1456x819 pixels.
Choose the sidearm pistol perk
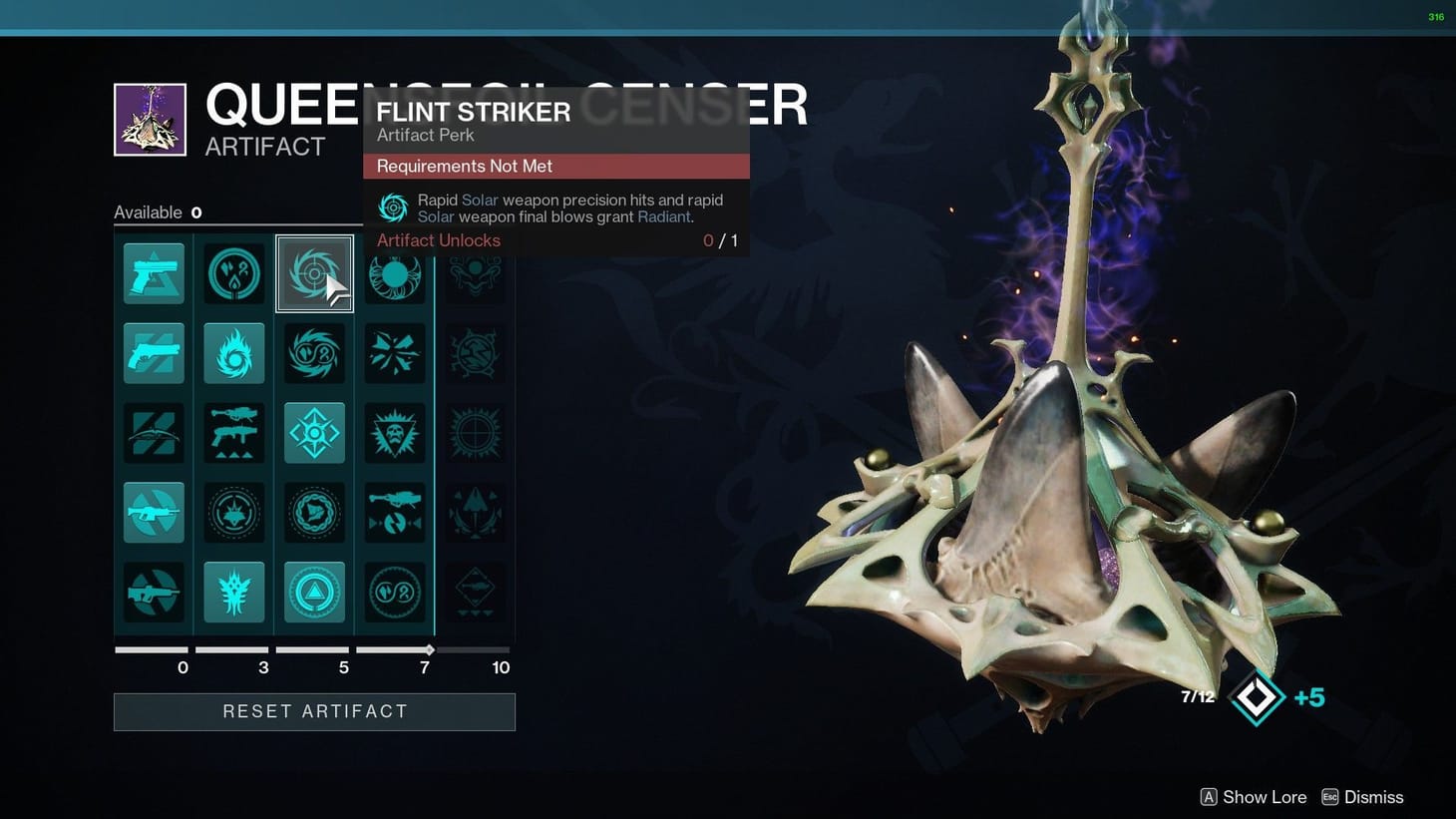click(154, 273)
